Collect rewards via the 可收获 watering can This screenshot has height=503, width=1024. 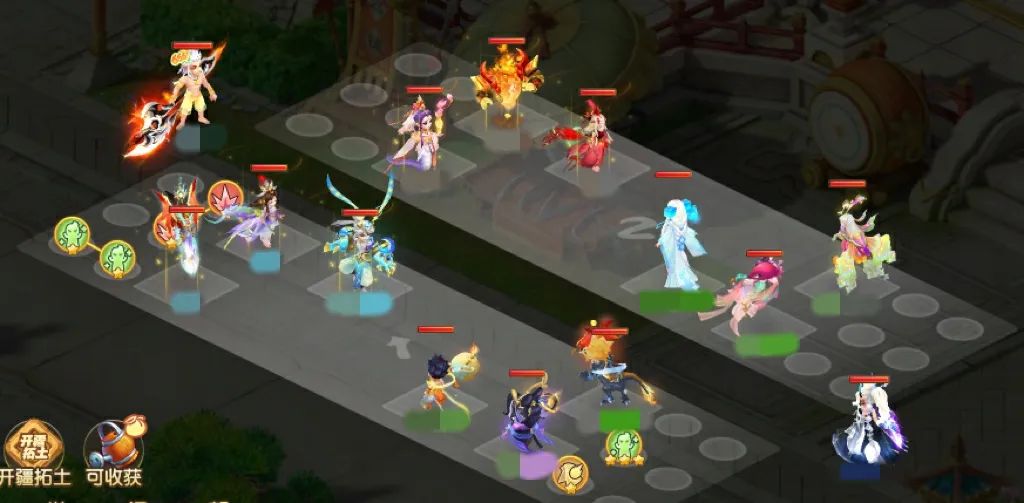coord(113,452)
